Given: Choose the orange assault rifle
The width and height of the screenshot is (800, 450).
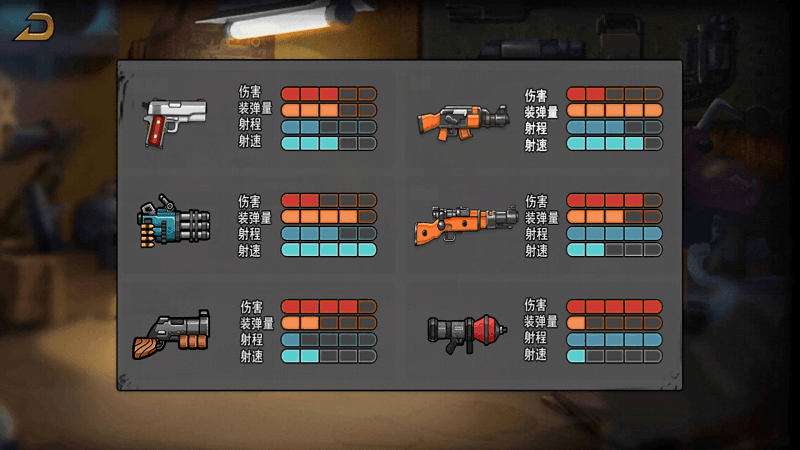Looking at the screenshot, I should [x=463, y=121].
